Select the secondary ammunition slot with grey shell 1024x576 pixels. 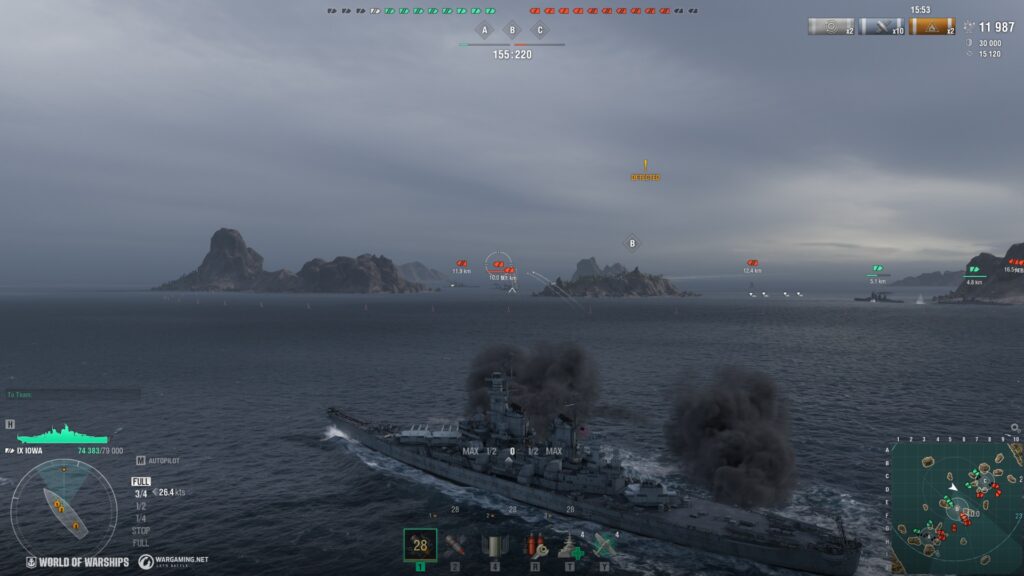tap(494, 545)
